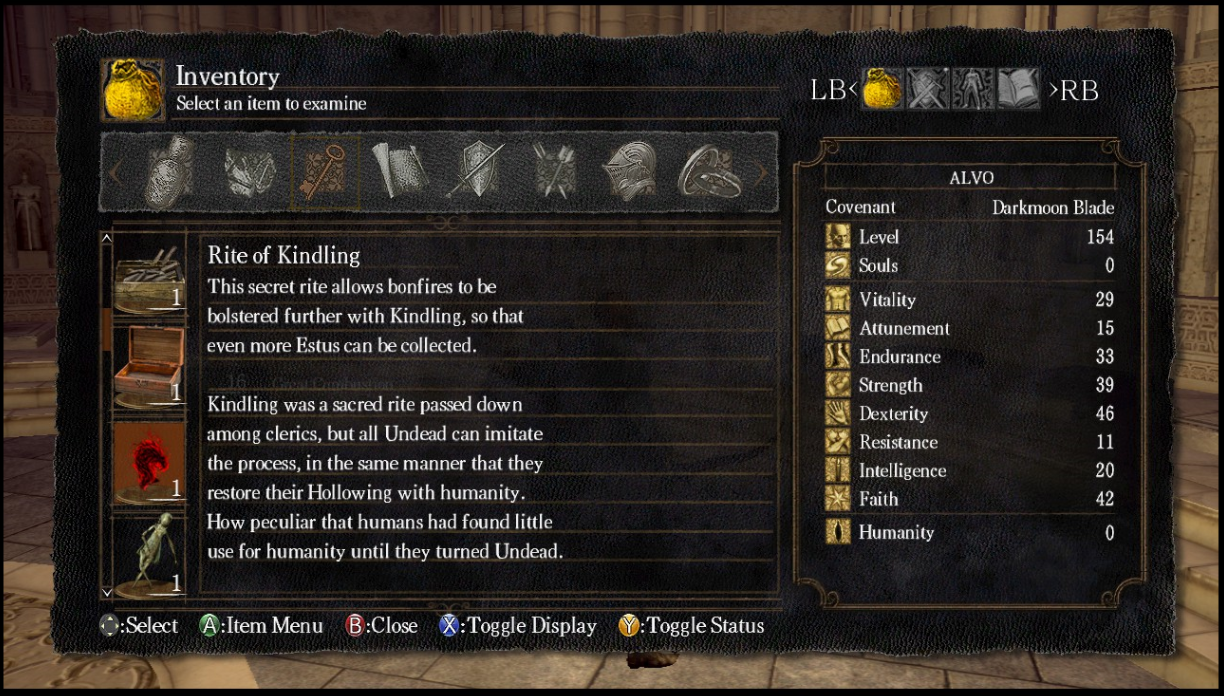Click the item list's up scroll arrow
Image resolution: width=1224 pixels, height=696 pixels.
(x=107, y=239)
